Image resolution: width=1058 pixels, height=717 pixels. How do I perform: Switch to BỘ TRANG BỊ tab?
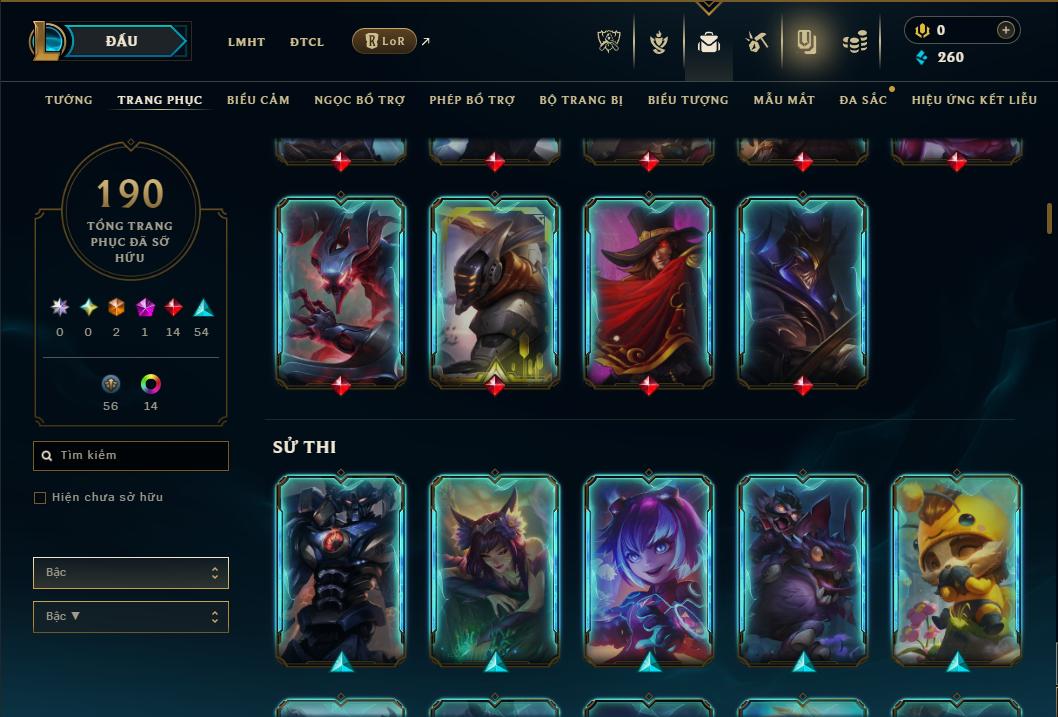click(x=581, y=100)
